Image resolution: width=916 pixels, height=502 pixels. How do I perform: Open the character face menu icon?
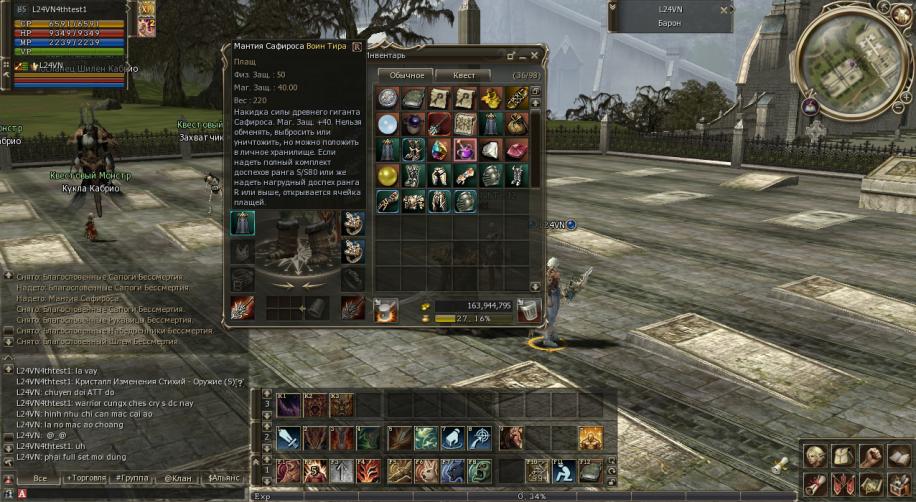[816, 456]
